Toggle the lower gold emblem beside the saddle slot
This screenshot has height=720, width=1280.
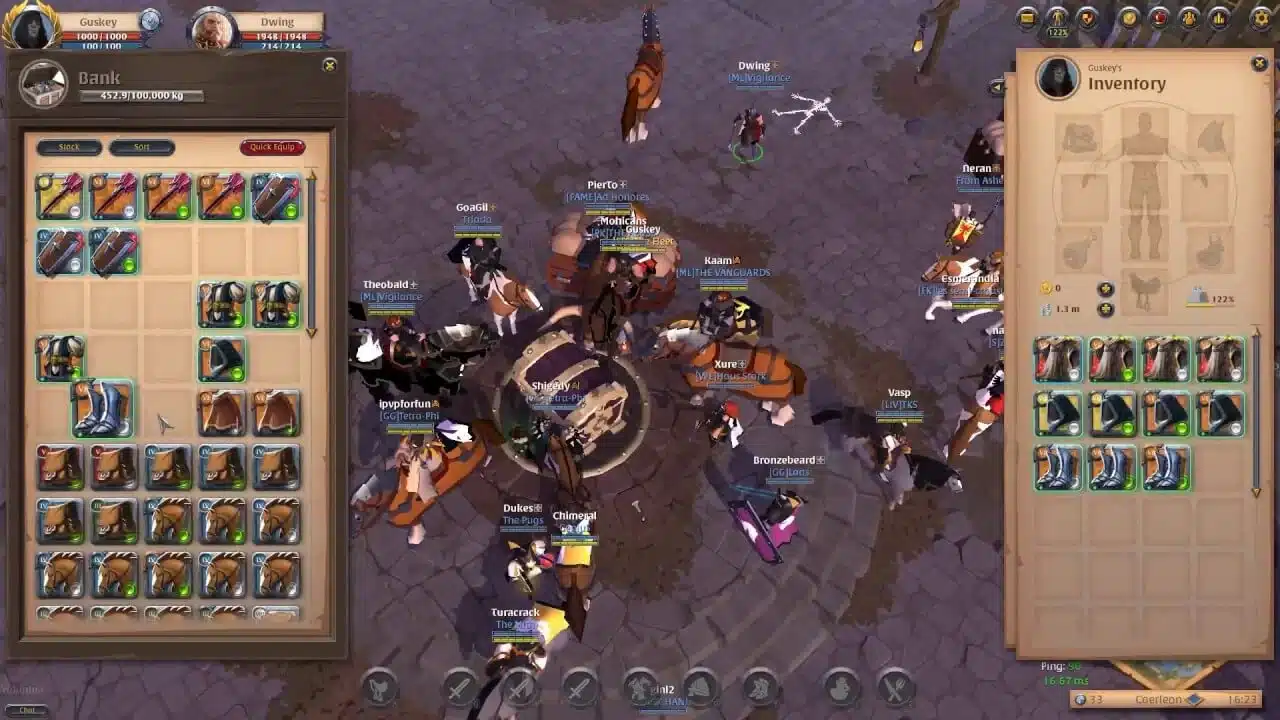(x=1105, y=310)
